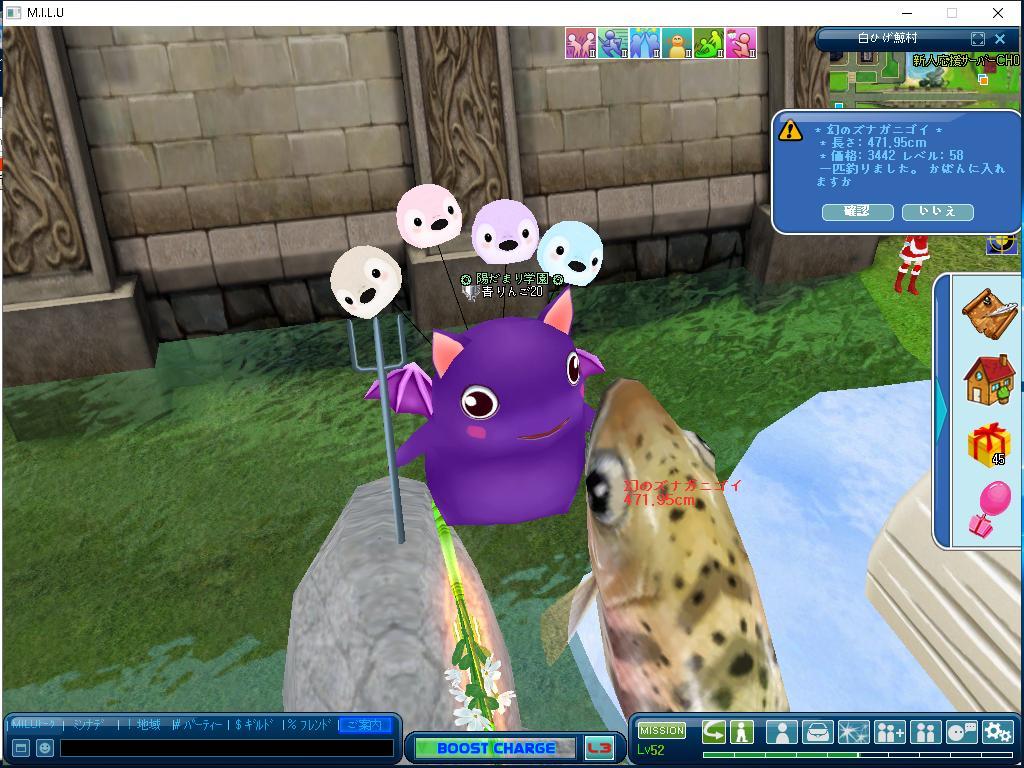
Task: Use the yellow sitting figure emote
Action: [x=677, y=43]
